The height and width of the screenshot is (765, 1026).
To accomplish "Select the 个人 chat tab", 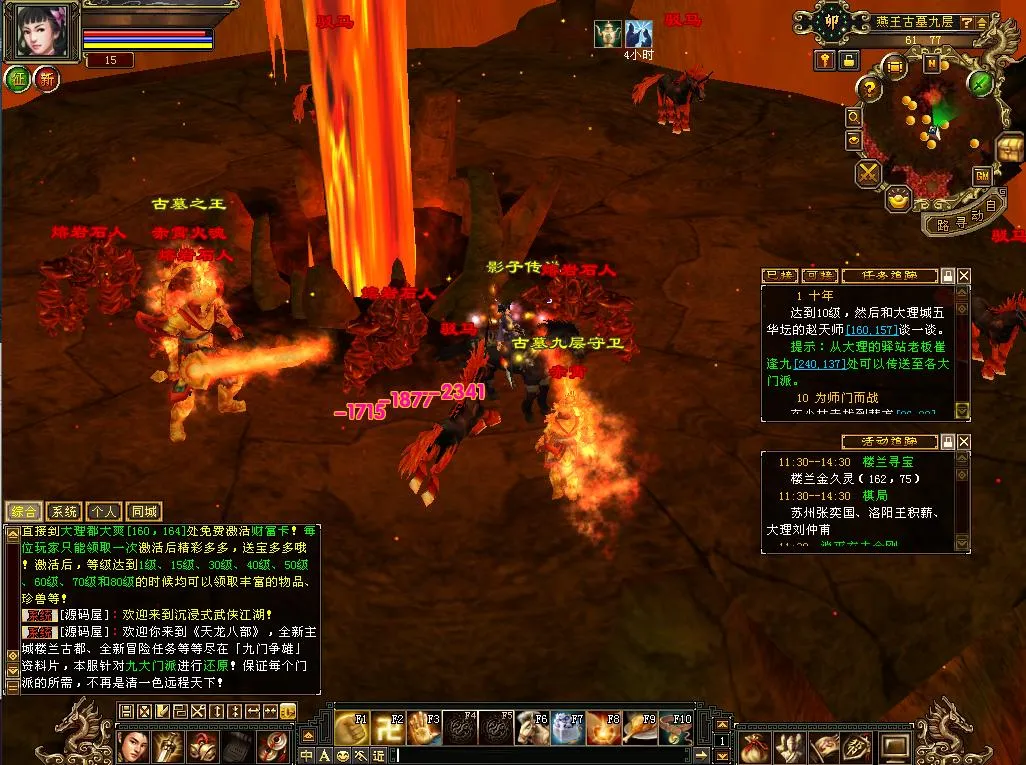I will (x=103, y=511).
